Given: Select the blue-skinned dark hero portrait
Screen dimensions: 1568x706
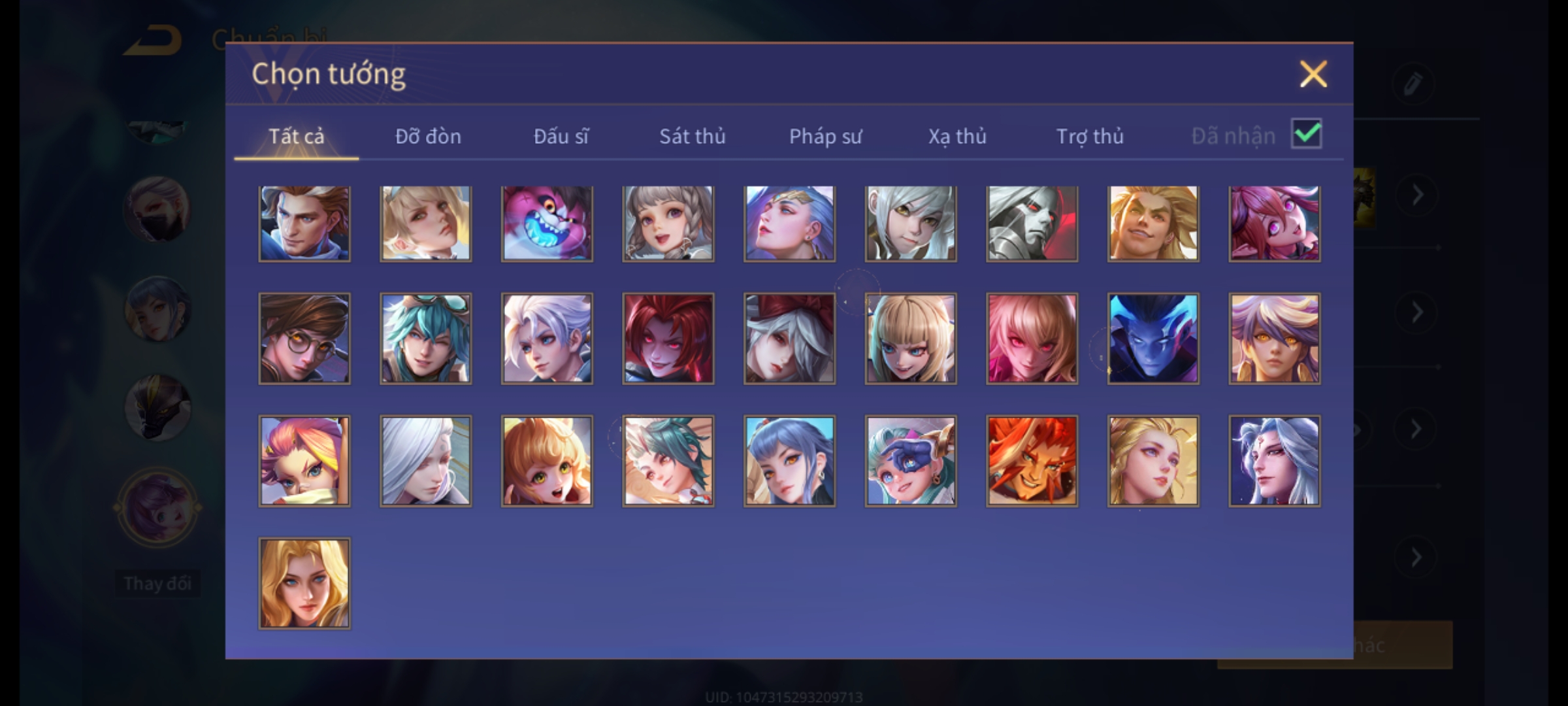Looking at the screenshot, I should tap(1153, 338).
